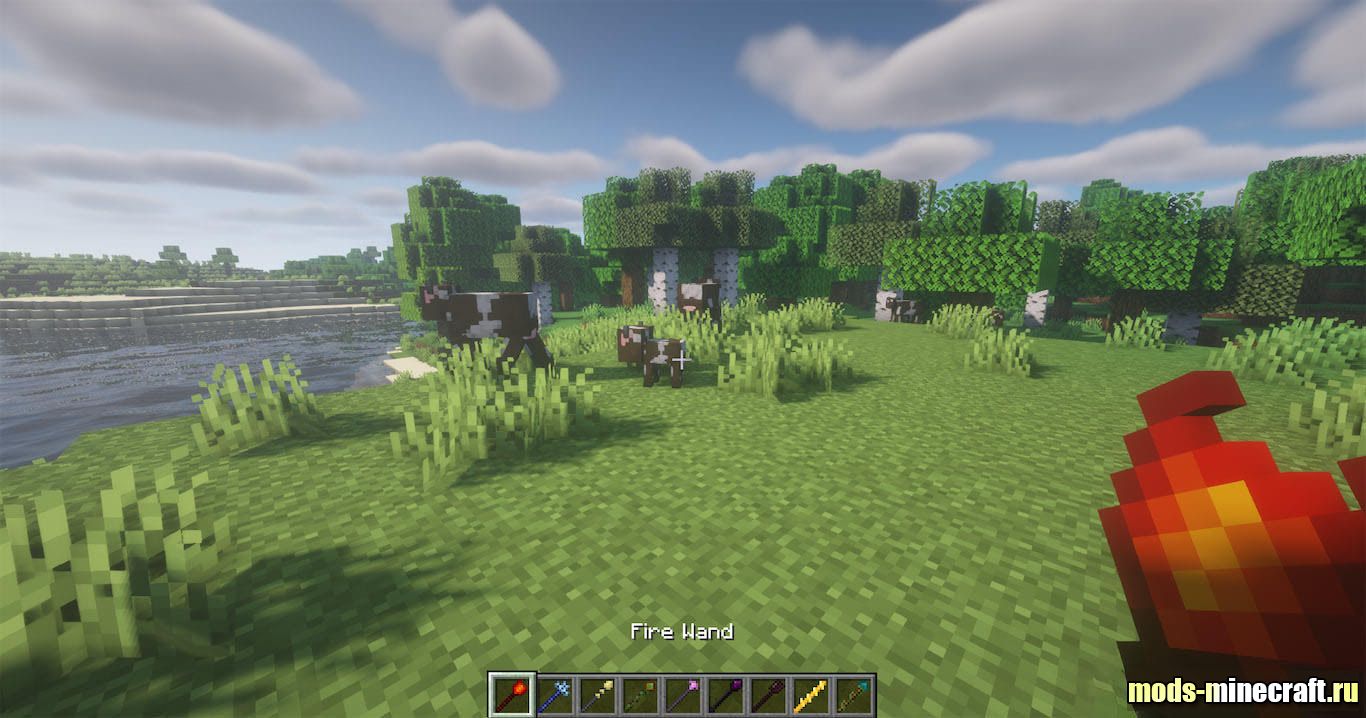Open the mods-minecraft.ru watermark link
Viewport: 1366px width, 718px height.
[x=1242, y=691]
